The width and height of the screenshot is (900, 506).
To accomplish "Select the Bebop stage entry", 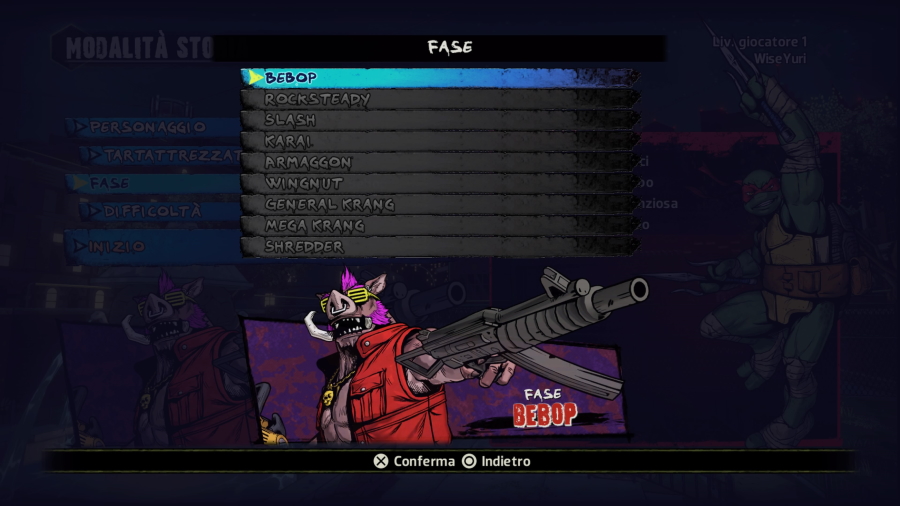I will pyautogui.click(x=440, y=77).
